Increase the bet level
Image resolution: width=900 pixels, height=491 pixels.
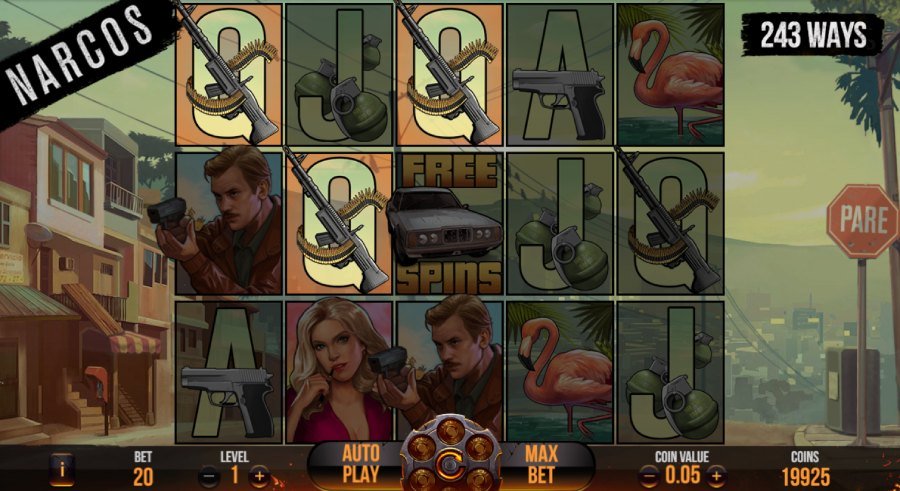(259, 476)
